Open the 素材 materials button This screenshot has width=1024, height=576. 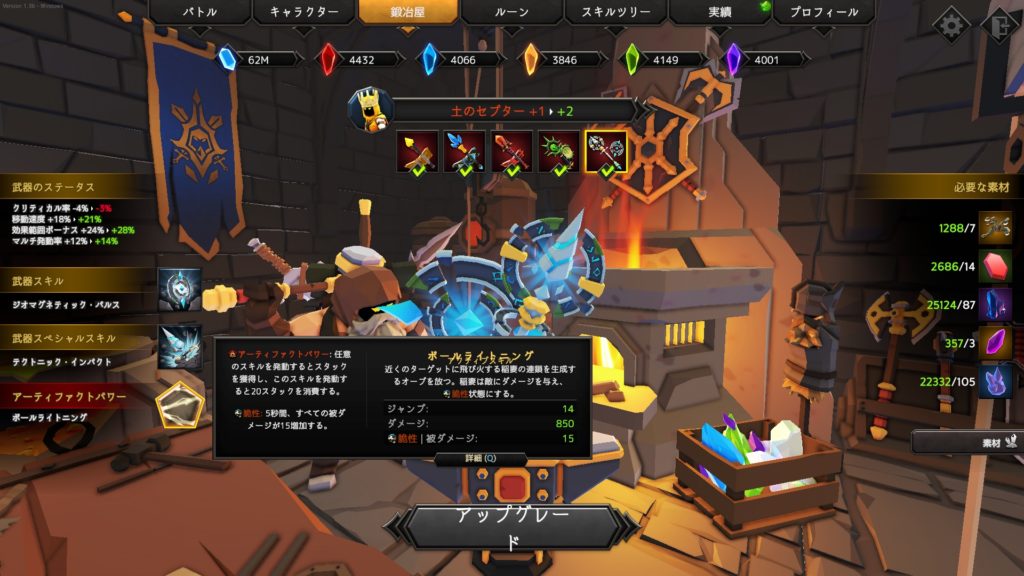pos(965,441)
